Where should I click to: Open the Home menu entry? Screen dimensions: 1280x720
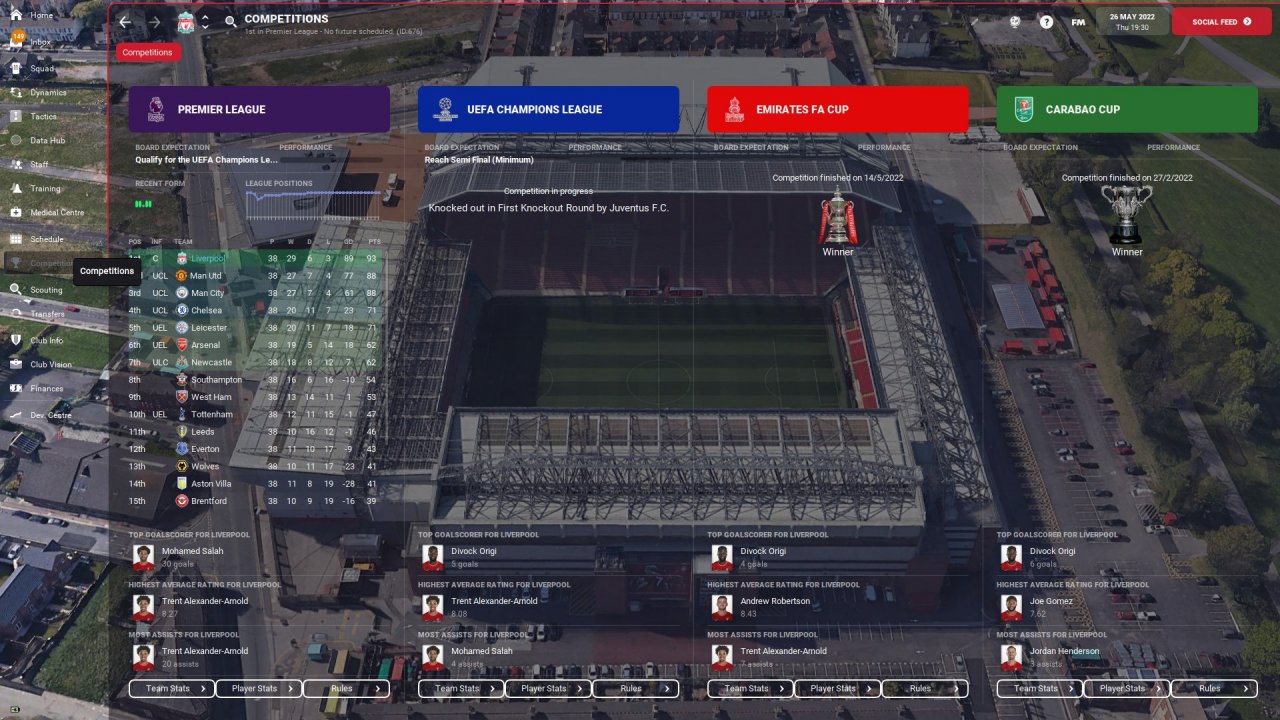pyautogui.click(x=41, y=16)
